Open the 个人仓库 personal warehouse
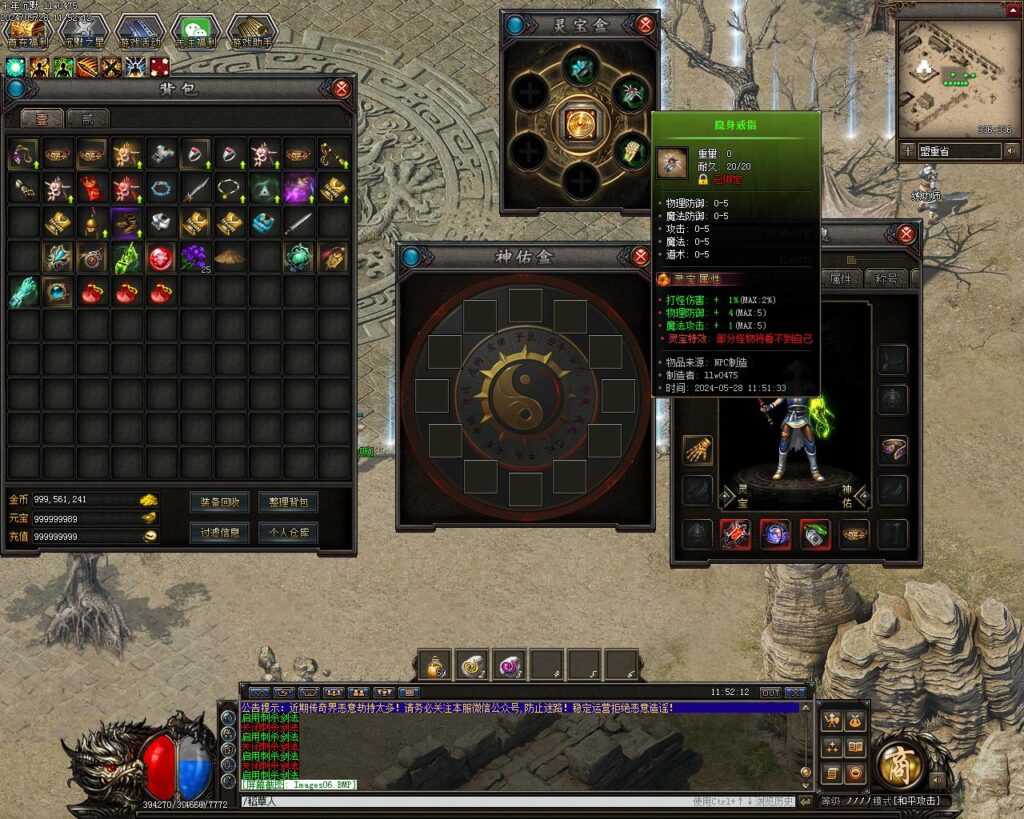This screenshot has width=1024, height=819. pyautogui.click(x=288, y=533)
